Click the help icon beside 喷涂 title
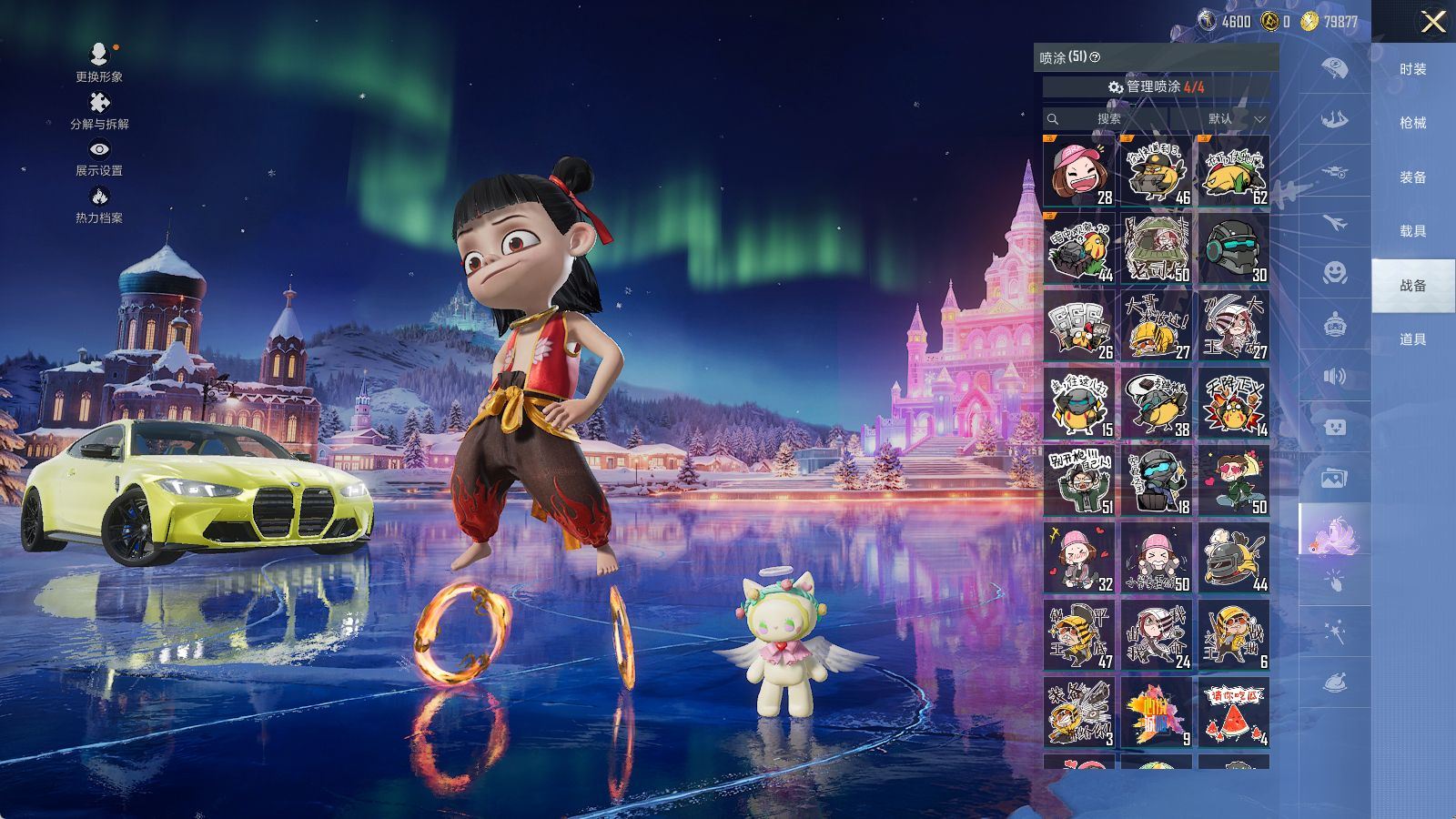Image resolution: width=1456 pixels, height=819 pixels. click(1095, 57)
